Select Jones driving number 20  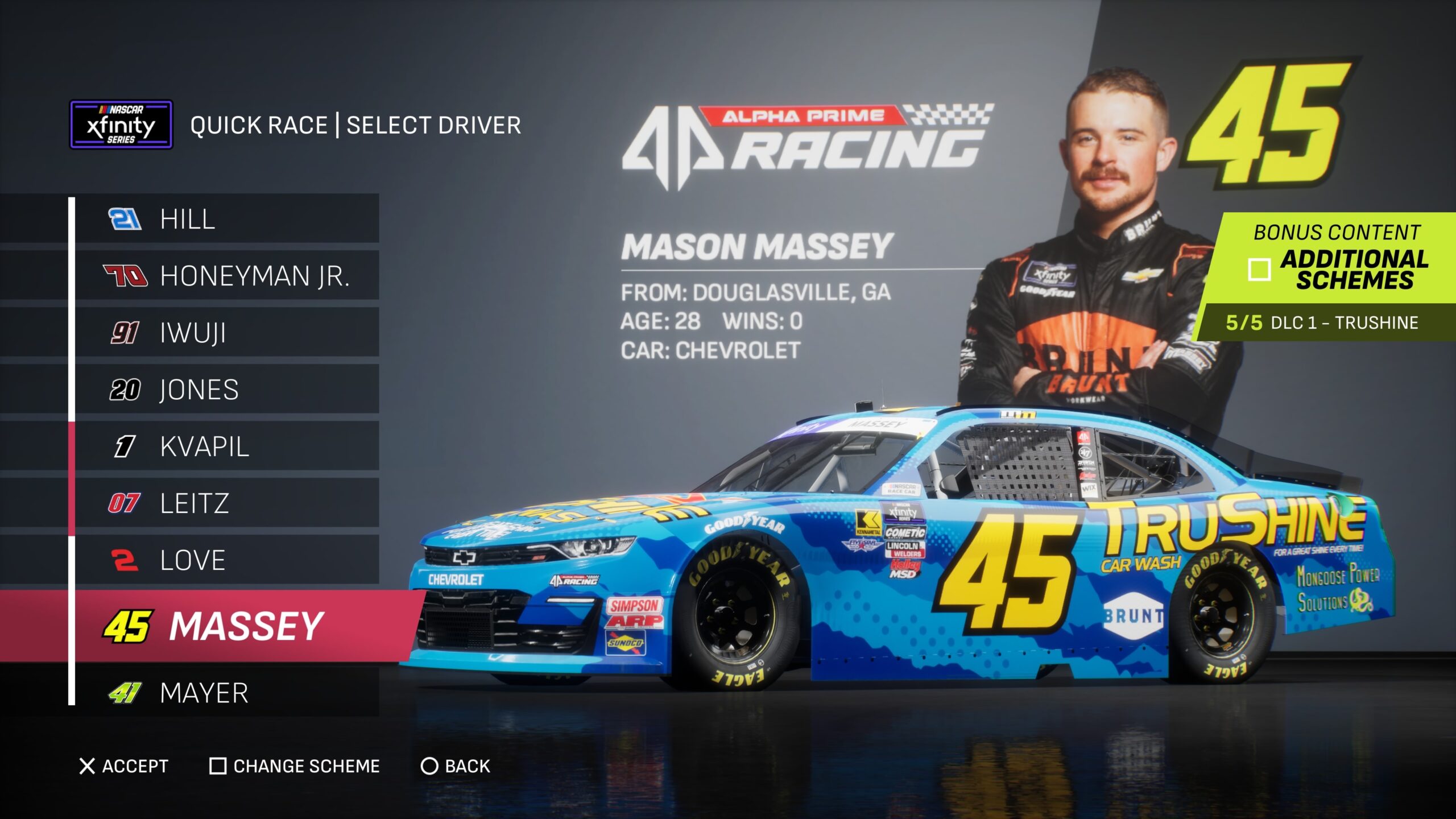tap(226, 390)
